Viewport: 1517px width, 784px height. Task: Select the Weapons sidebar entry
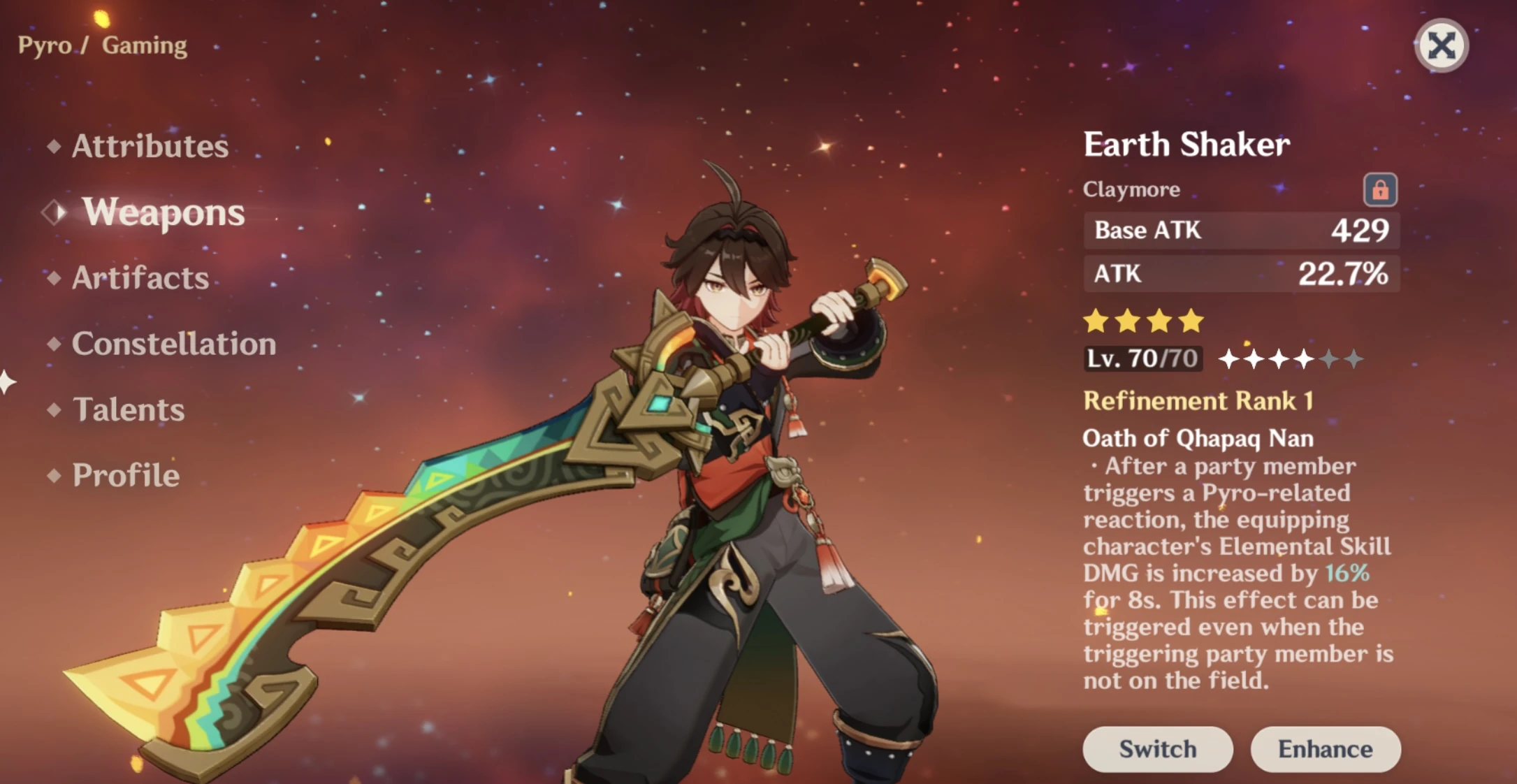click(164, 213)
